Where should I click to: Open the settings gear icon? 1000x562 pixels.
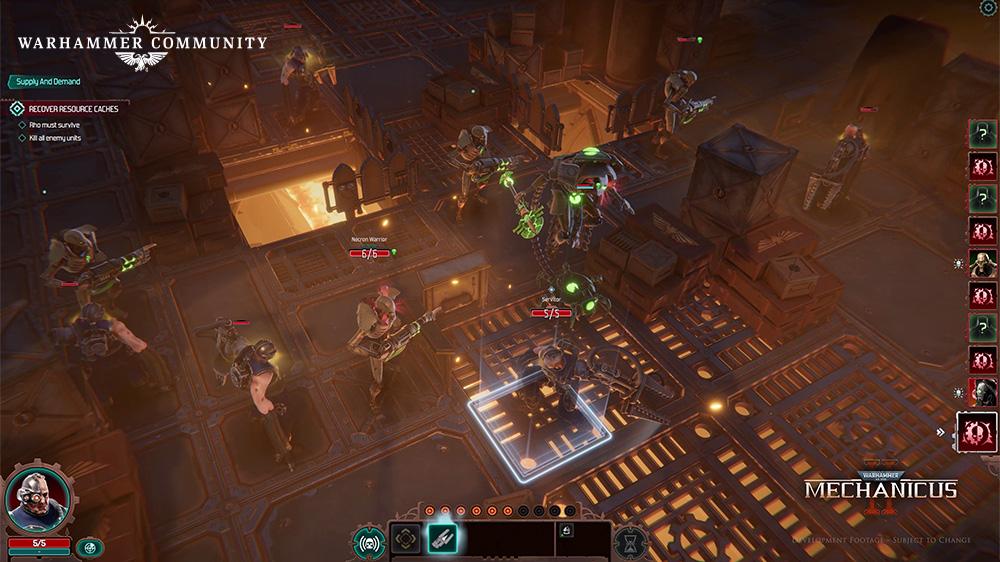(987, 8)
